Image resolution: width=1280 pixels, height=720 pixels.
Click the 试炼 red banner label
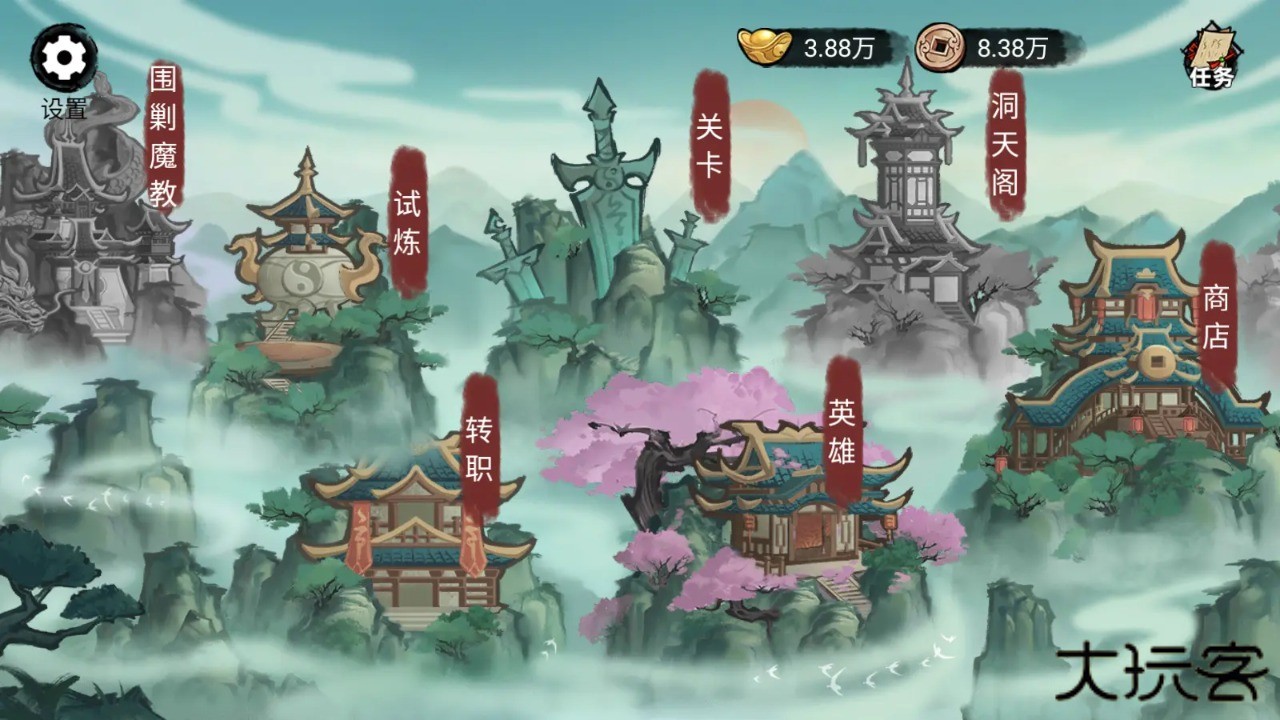408,222
